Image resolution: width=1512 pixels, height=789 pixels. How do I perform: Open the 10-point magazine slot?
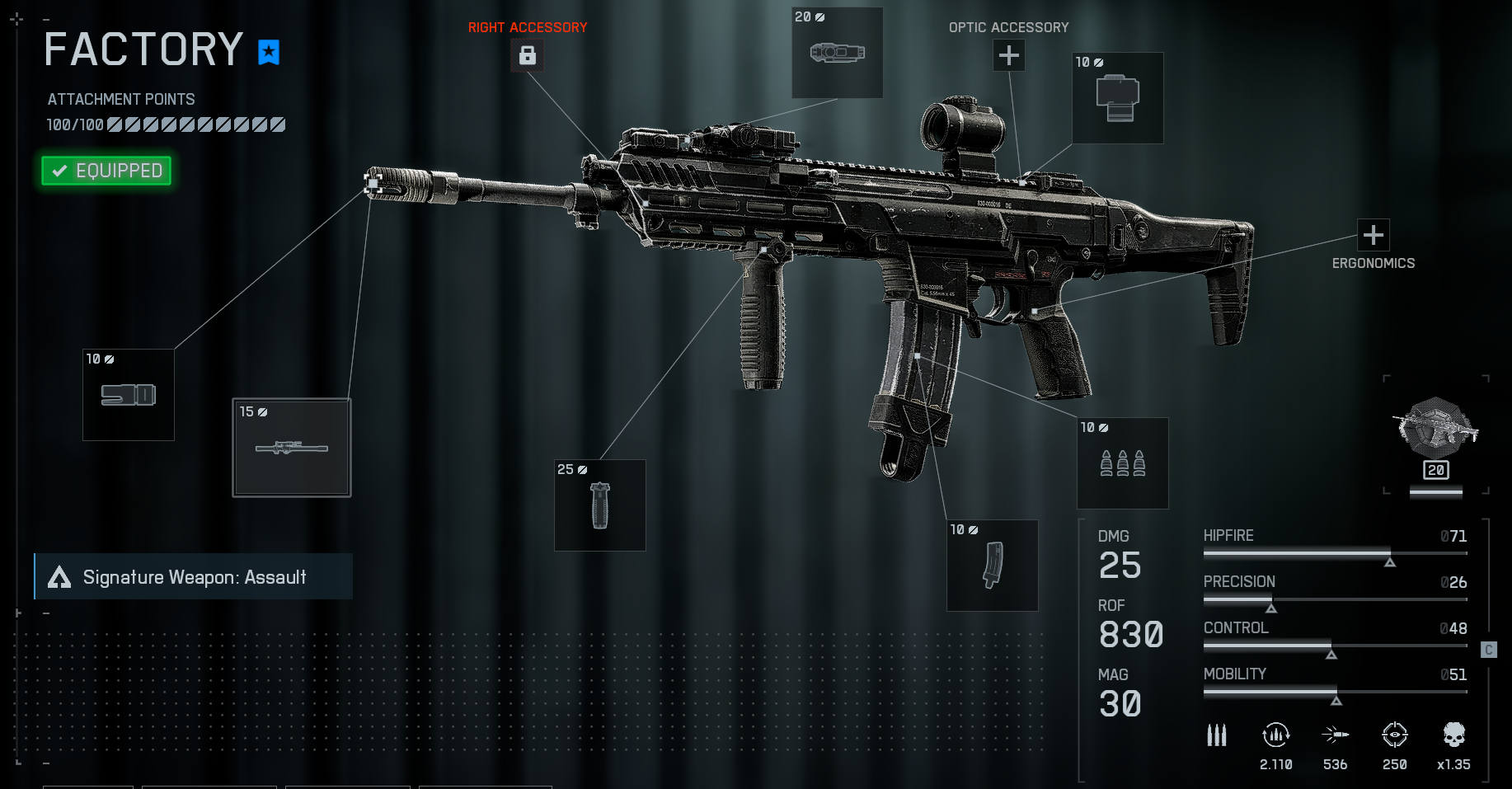[992, 566]
